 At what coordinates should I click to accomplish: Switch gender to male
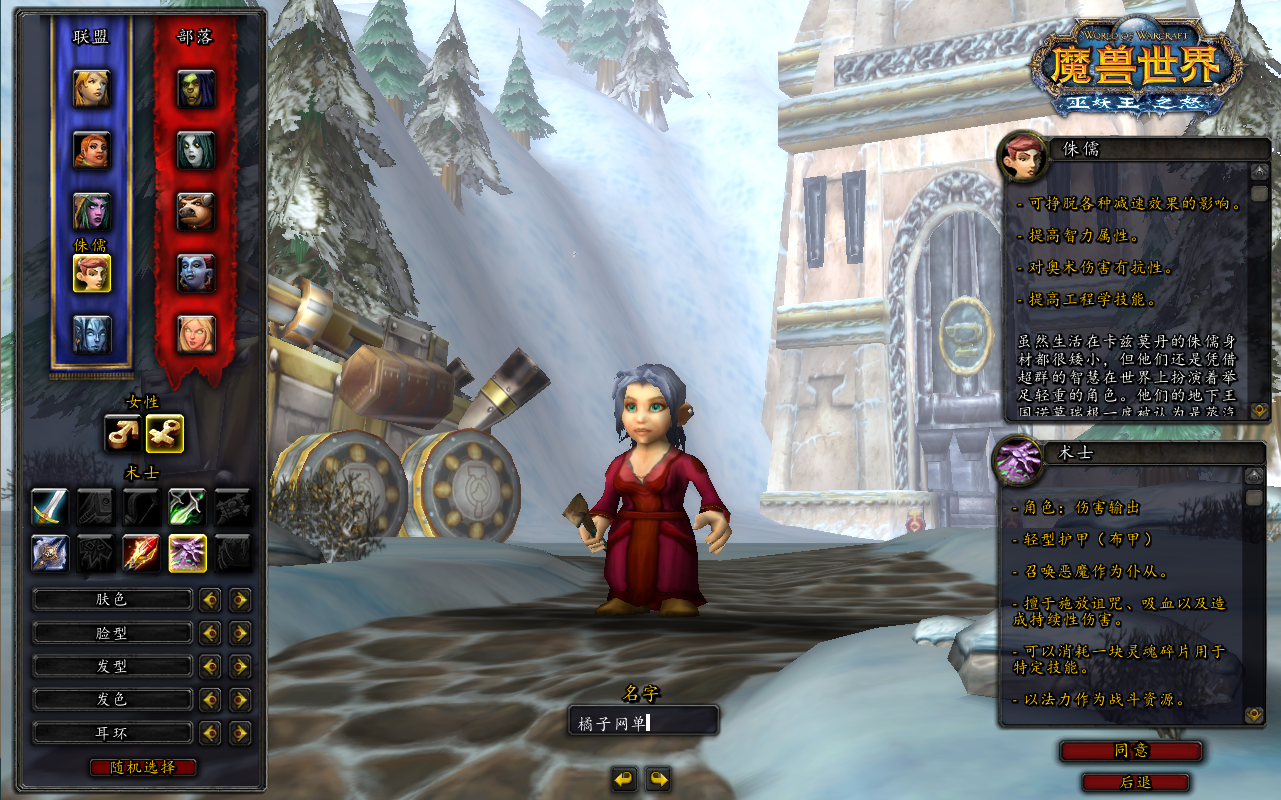pos(123,433)
